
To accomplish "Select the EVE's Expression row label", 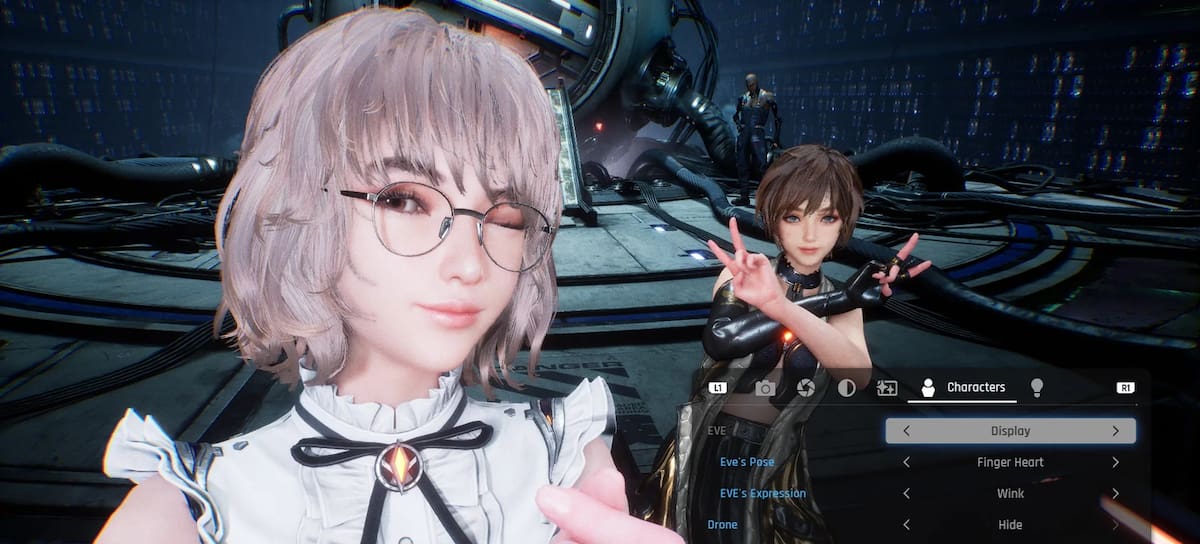I will pos(763,493).
